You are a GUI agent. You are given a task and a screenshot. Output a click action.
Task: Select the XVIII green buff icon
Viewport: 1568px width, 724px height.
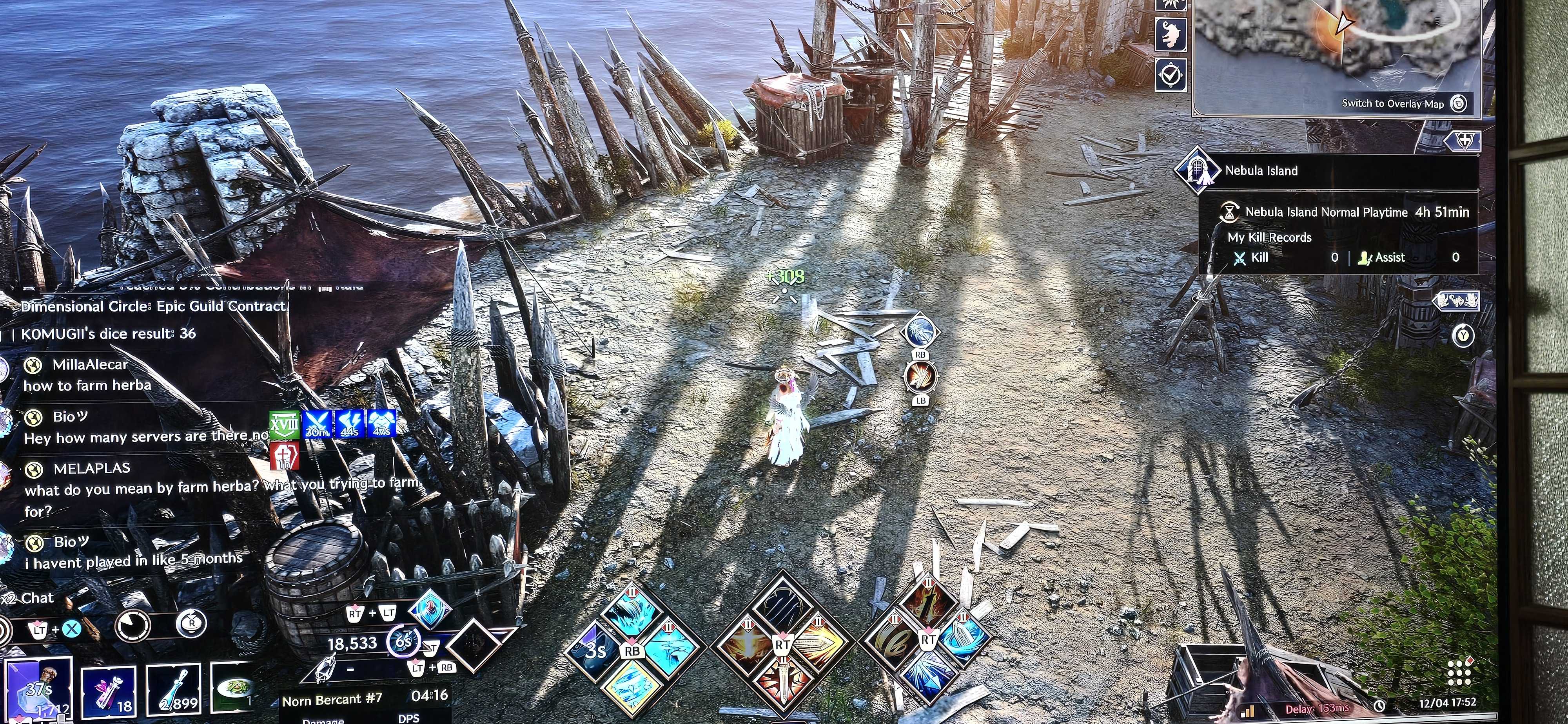tap(284, 424)
